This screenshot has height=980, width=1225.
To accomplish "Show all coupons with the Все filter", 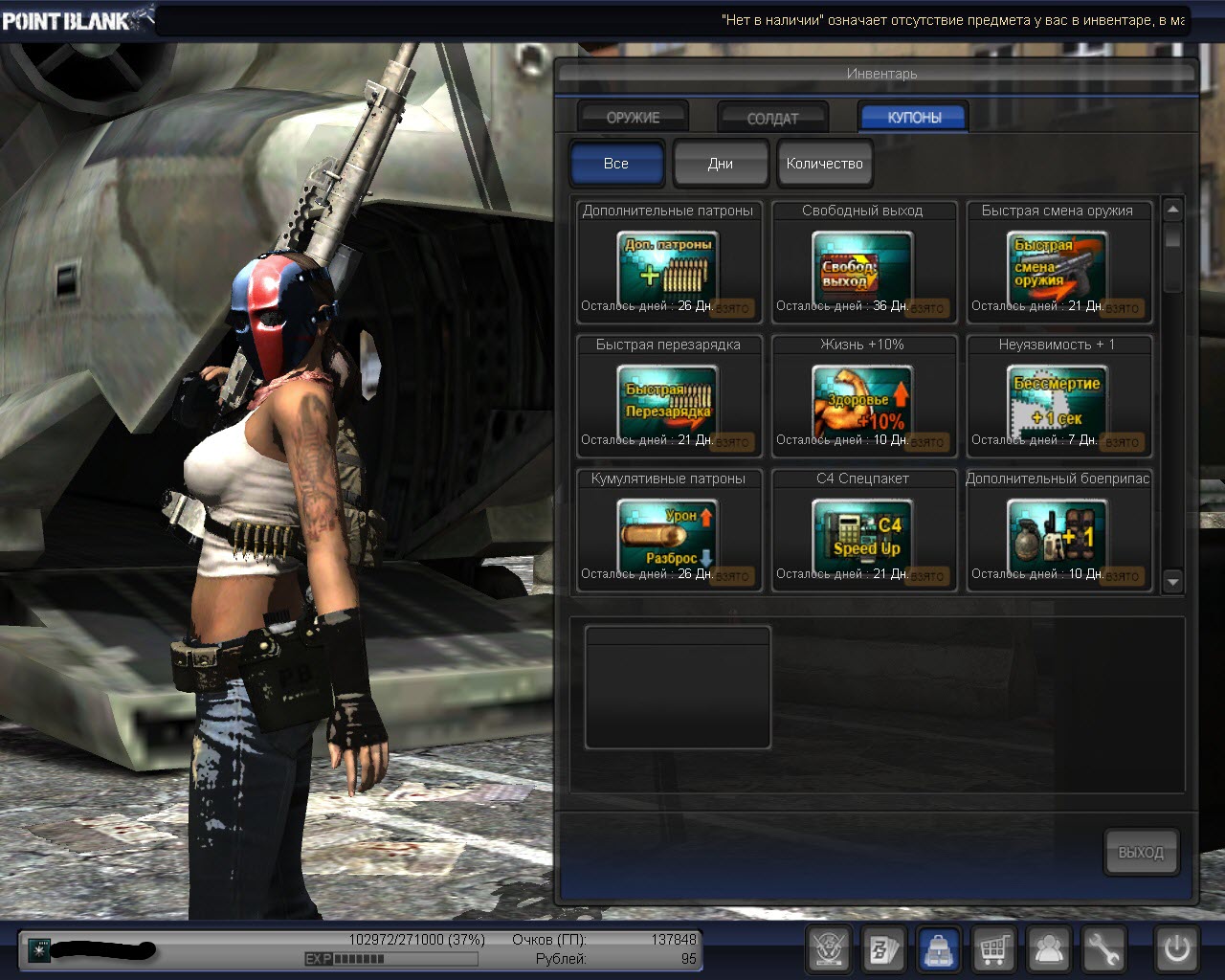I will 616,164.
